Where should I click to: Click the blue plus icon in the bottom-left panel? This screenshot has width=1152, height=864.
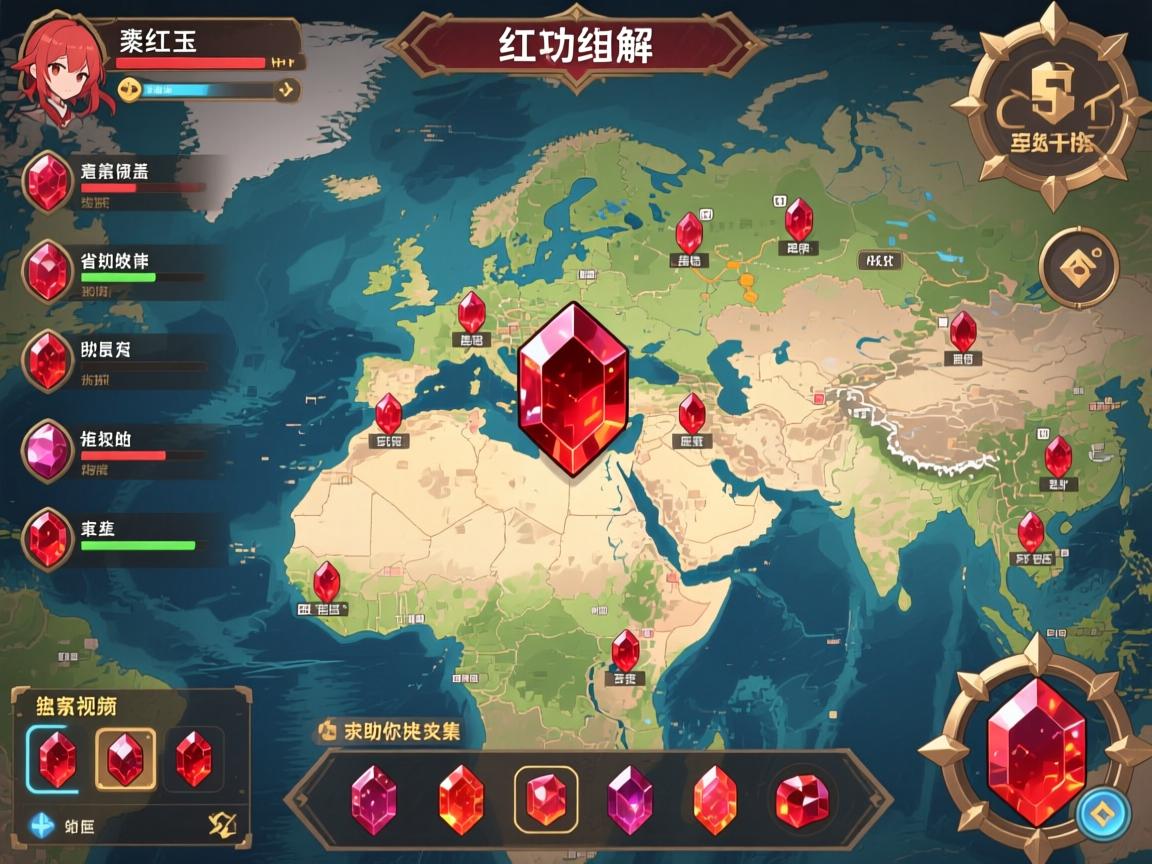(x=42, y=825)
